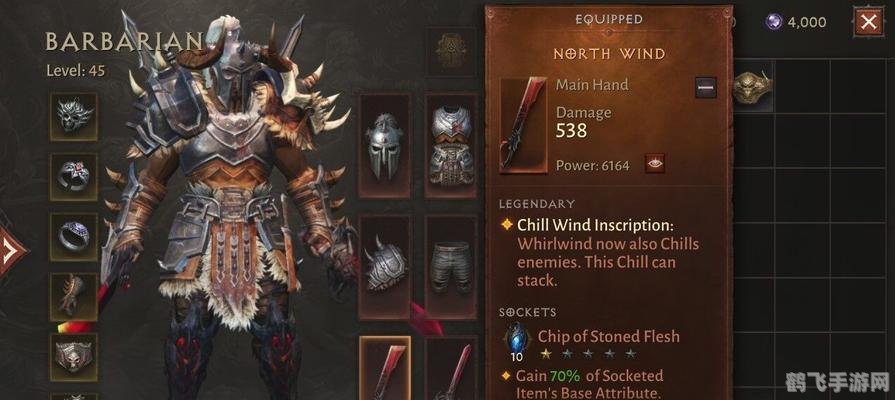Select the equipped pants slot
This screenshot has height=400, width=895.
coord(451,266)
